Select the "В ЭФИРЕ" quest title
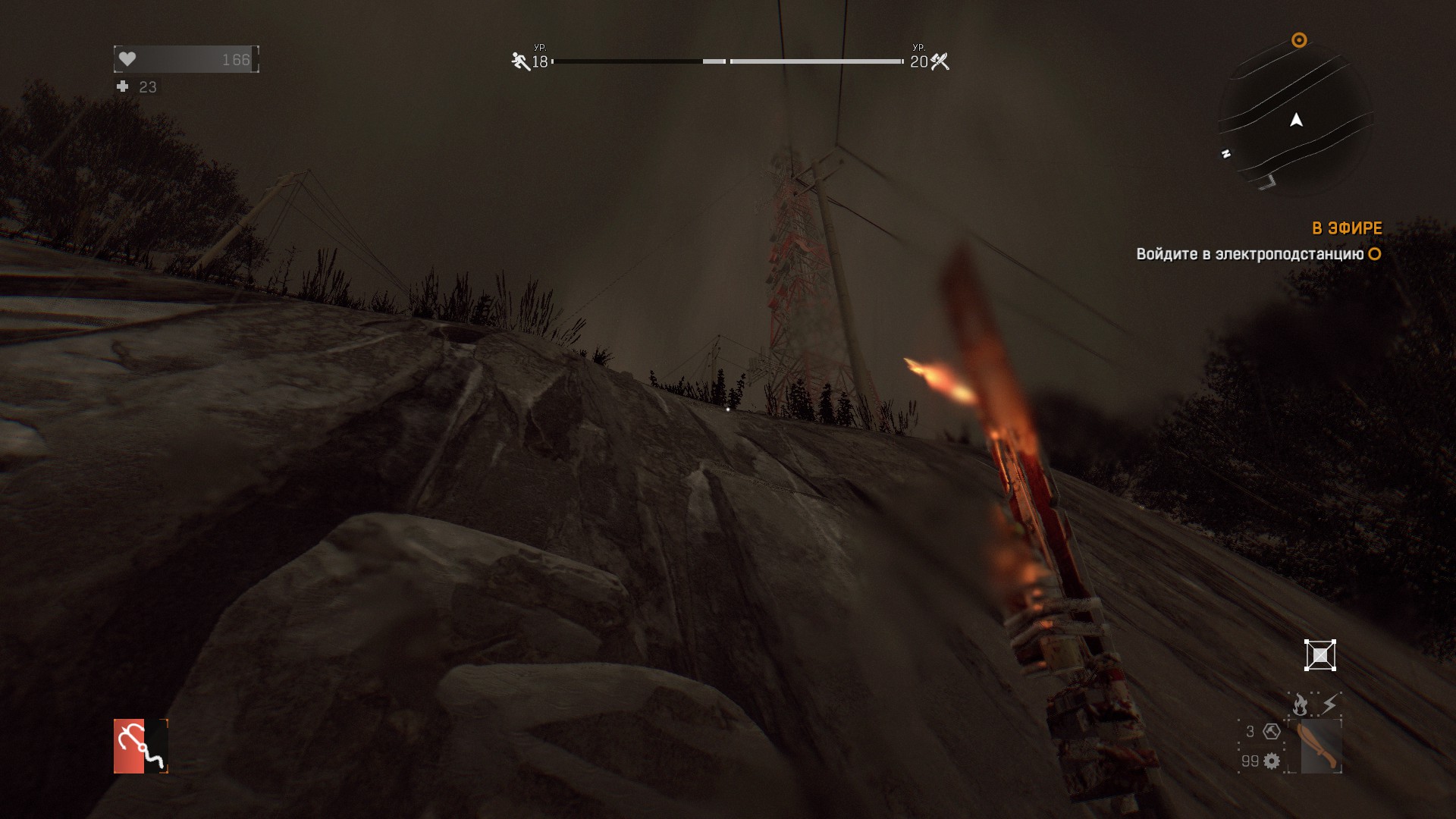This screenshot has height=819, width=1456. [x=1347, y=228]
